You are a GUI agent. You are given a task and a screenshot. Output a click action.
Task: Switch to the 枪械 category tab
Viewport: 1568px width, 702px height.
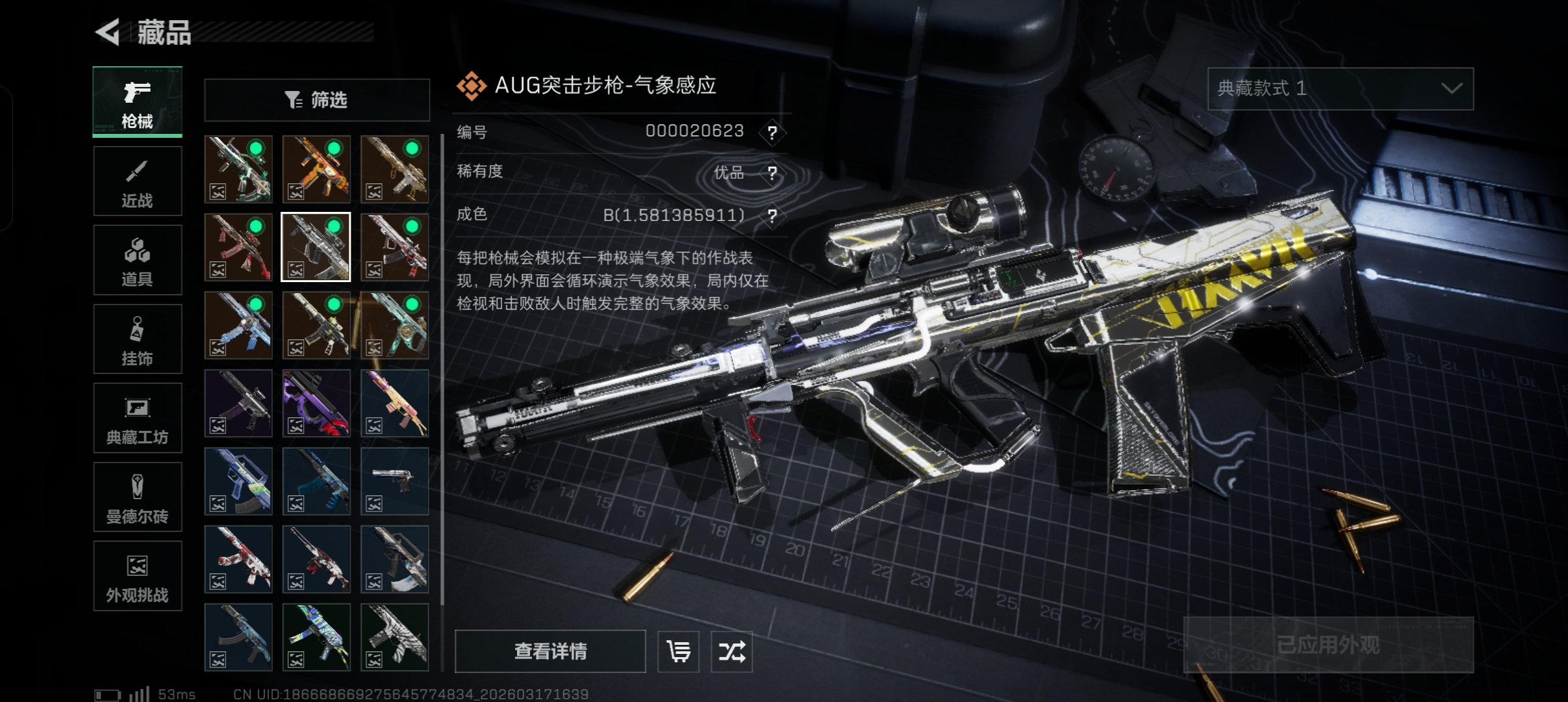click(137, 101)
